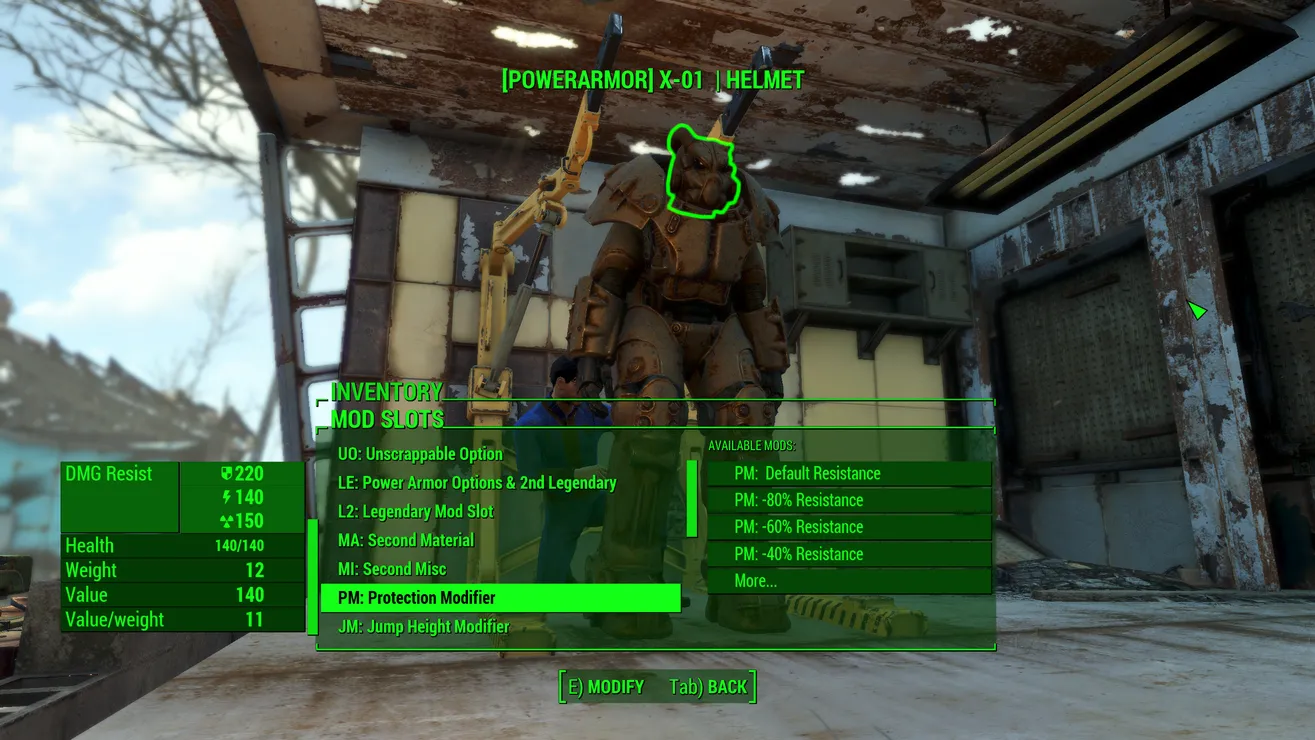Image resolution: width=1315 pixels, height=740 pixels.
Task: Pick PM: Default Resistance mod
Action: [x=848, y=473]
